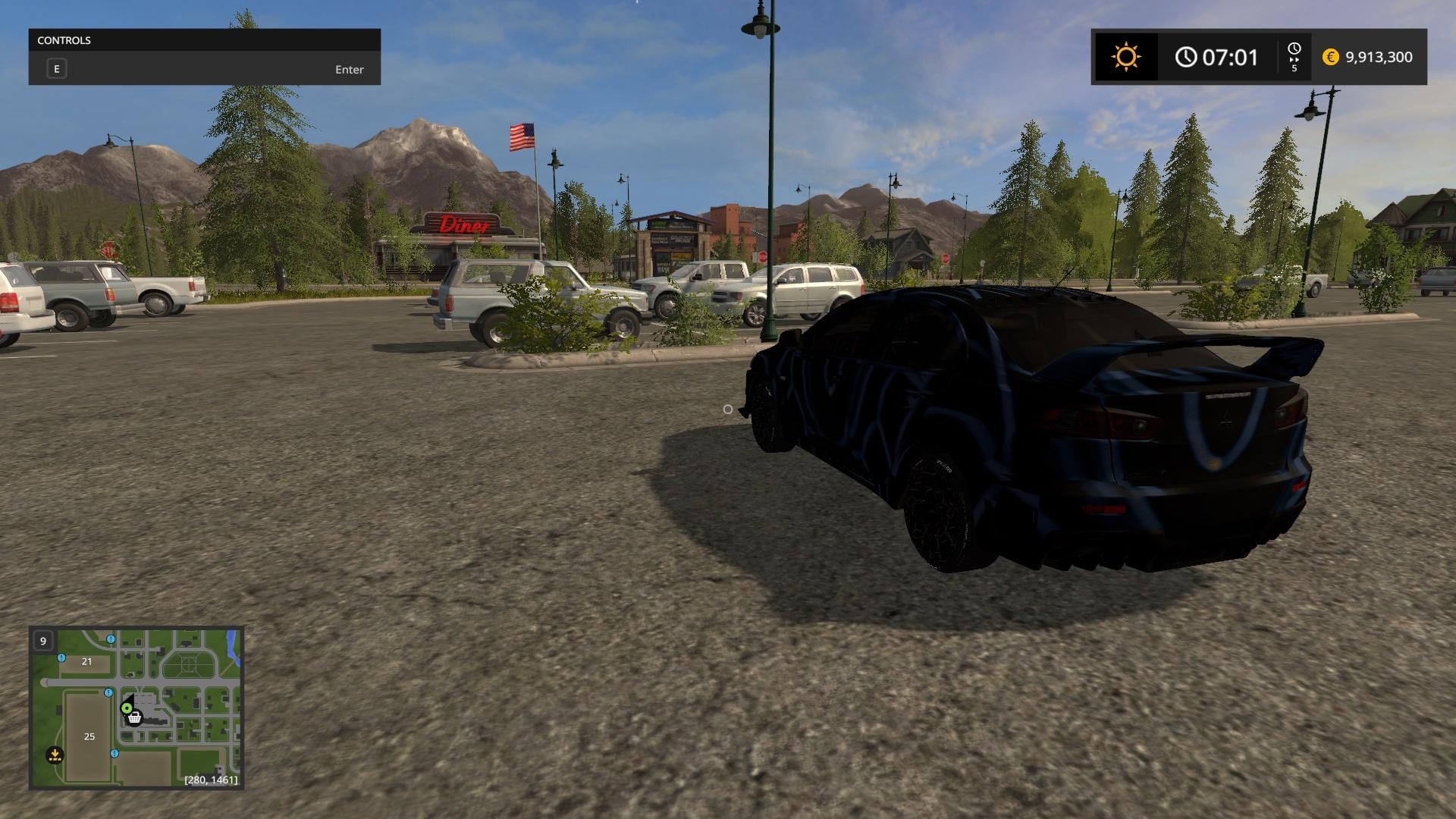1456x819 pixels.
Task: Click the yellow unloading point map marker
Action: [55, 755]
